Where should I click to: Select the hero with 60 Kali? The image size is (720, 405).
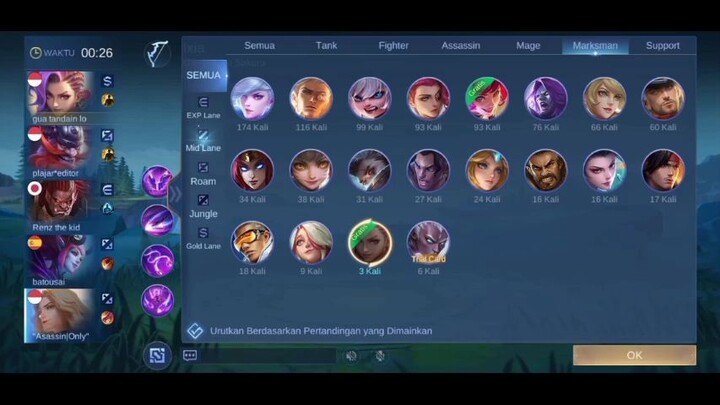pyautogui.click(x=662, y=99)
